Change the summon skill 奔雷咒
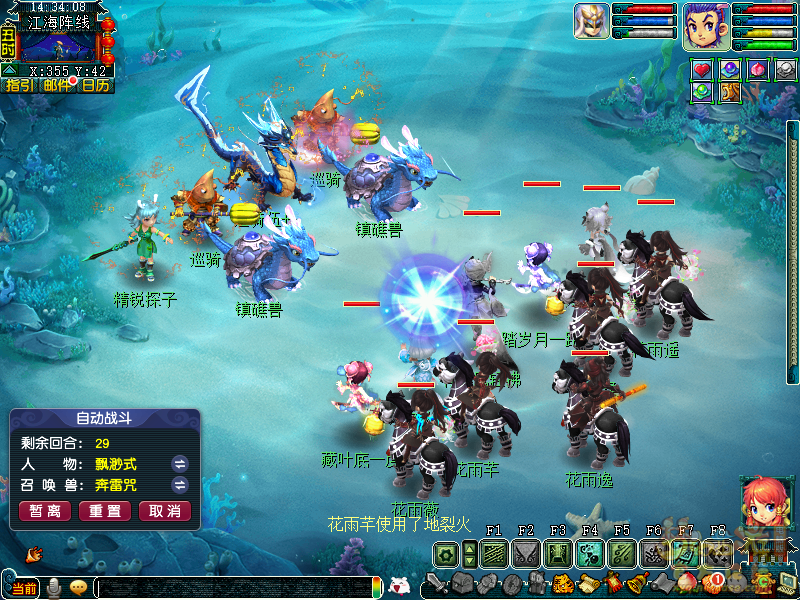Image resolution: width=800 pixels, height=600 pixels. pyautogui.click(x=180, y=485)
